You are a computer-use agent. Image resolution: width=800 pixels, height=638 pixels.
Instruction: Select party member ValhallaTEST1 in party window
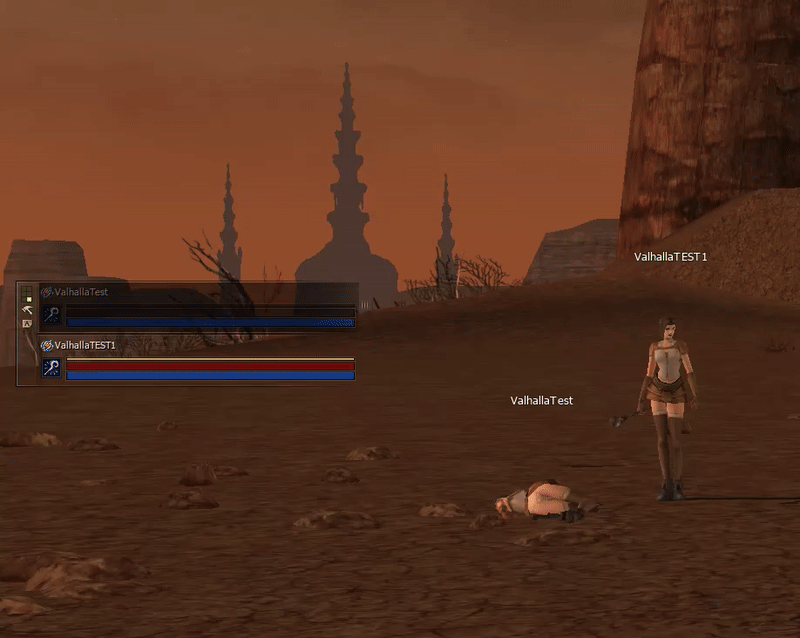pos(86,345)
